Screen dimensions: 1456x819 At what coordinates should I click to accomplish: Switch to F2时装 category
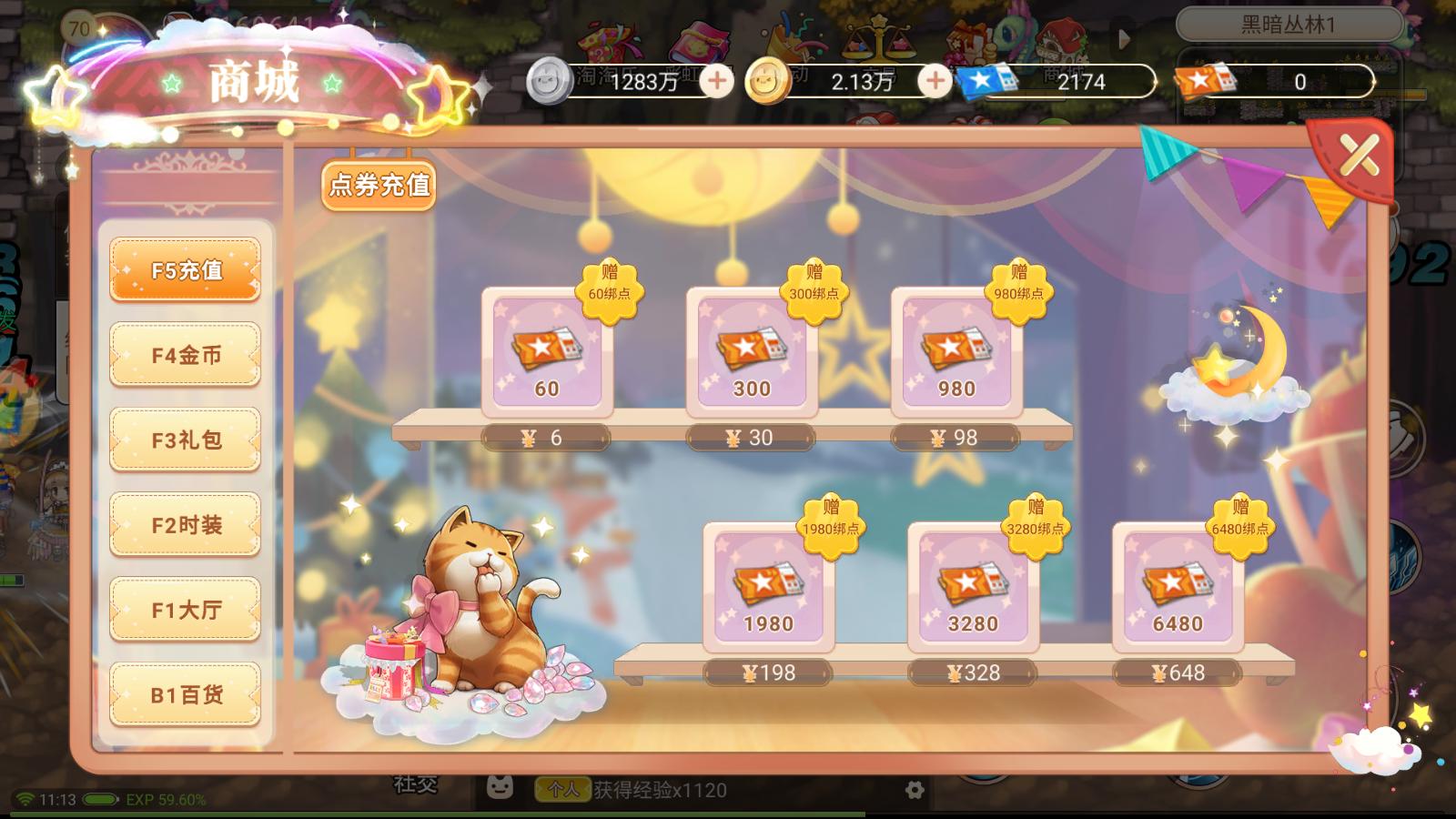click(x=186, y=525)
